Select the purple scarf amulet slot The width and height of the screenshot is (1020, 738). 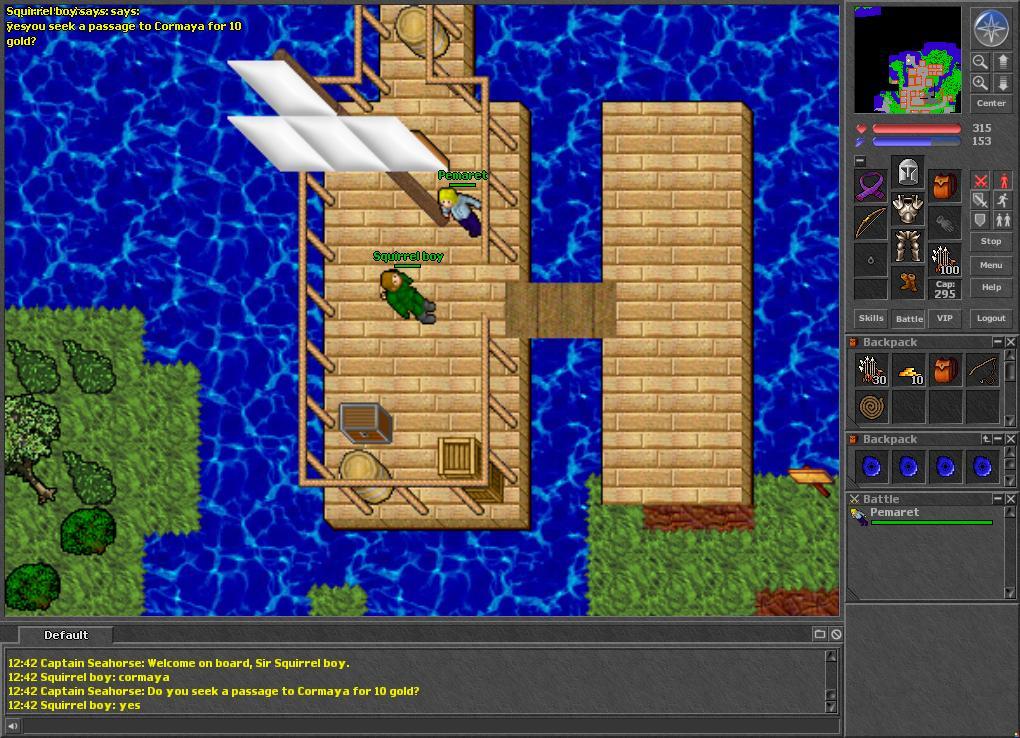[870, 186]
